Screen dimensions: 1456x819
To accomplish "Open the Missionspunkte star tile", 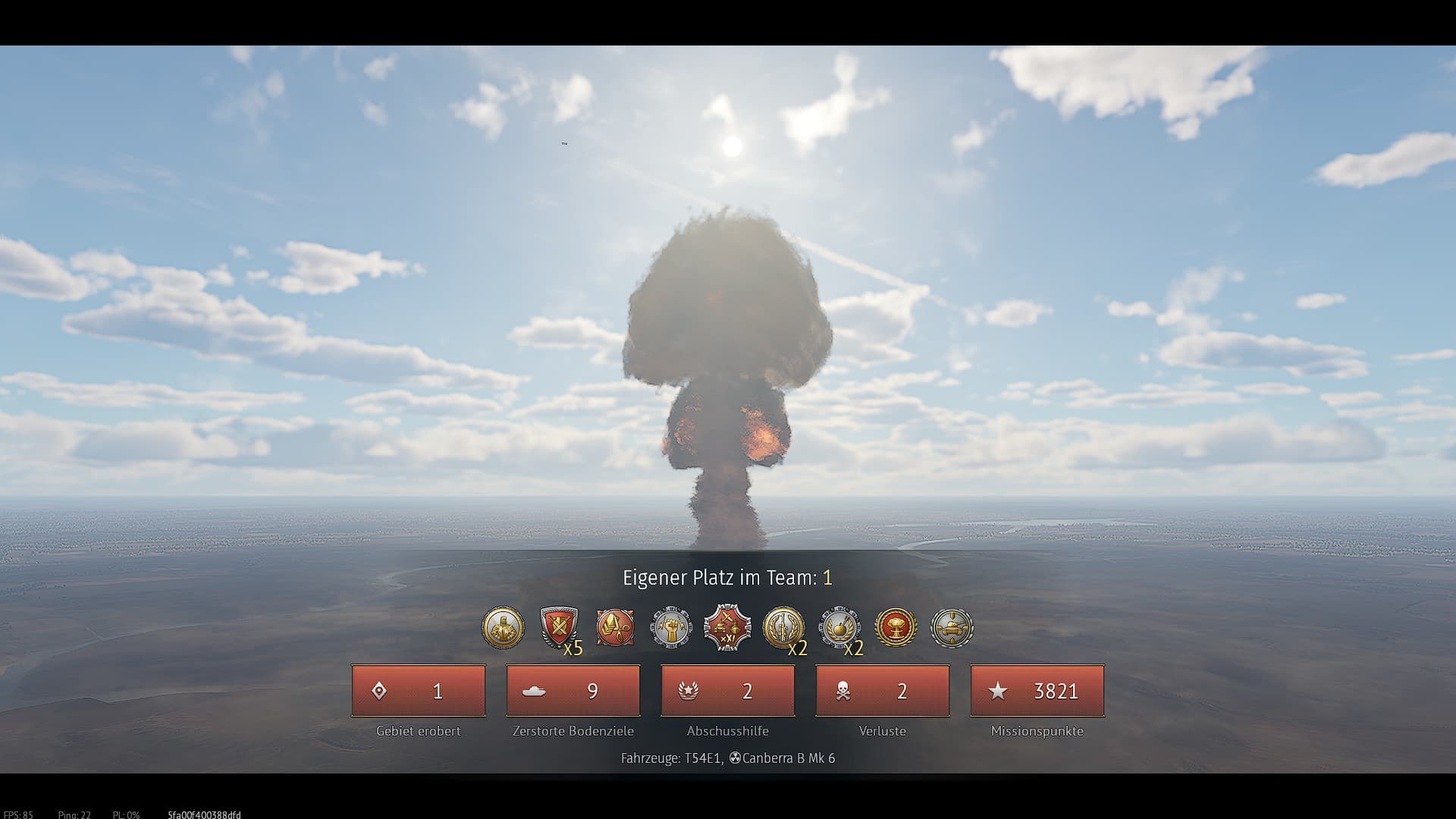I will click(x=1037, y=691).
